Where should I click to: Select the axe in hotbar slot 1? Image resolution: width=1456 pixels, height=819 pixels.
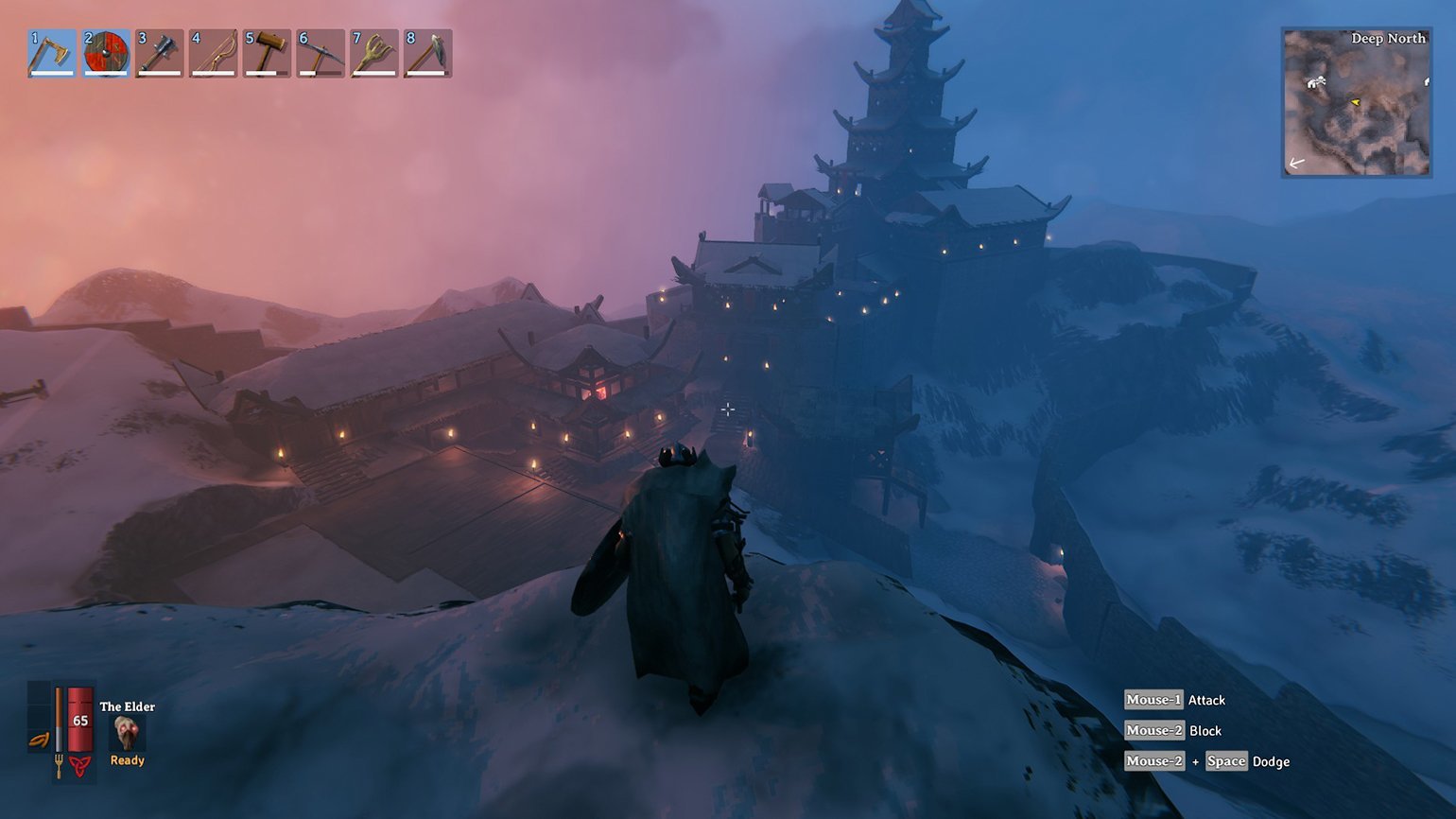pos(52,53)
